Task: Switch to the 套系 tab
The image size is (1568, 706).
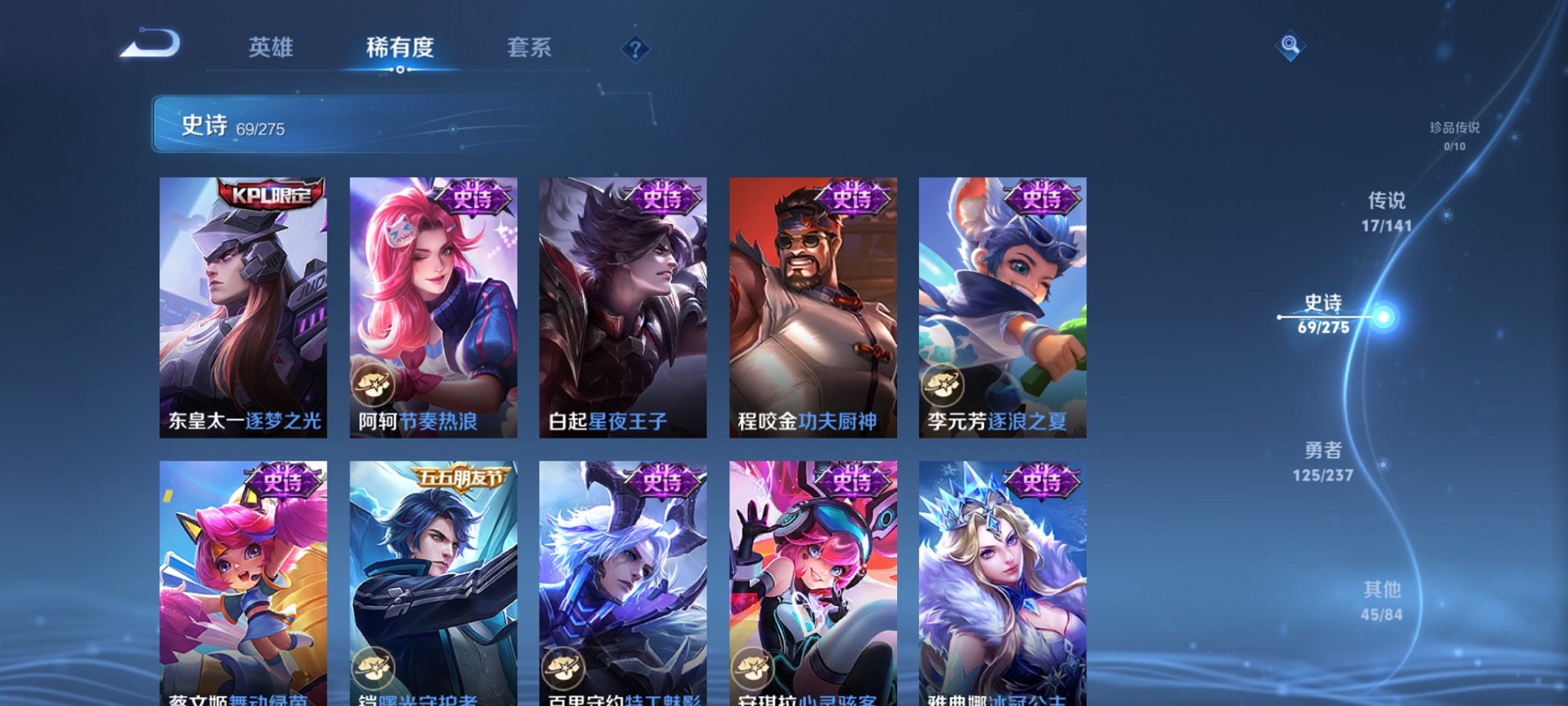Action: click(x=530, y=48)
